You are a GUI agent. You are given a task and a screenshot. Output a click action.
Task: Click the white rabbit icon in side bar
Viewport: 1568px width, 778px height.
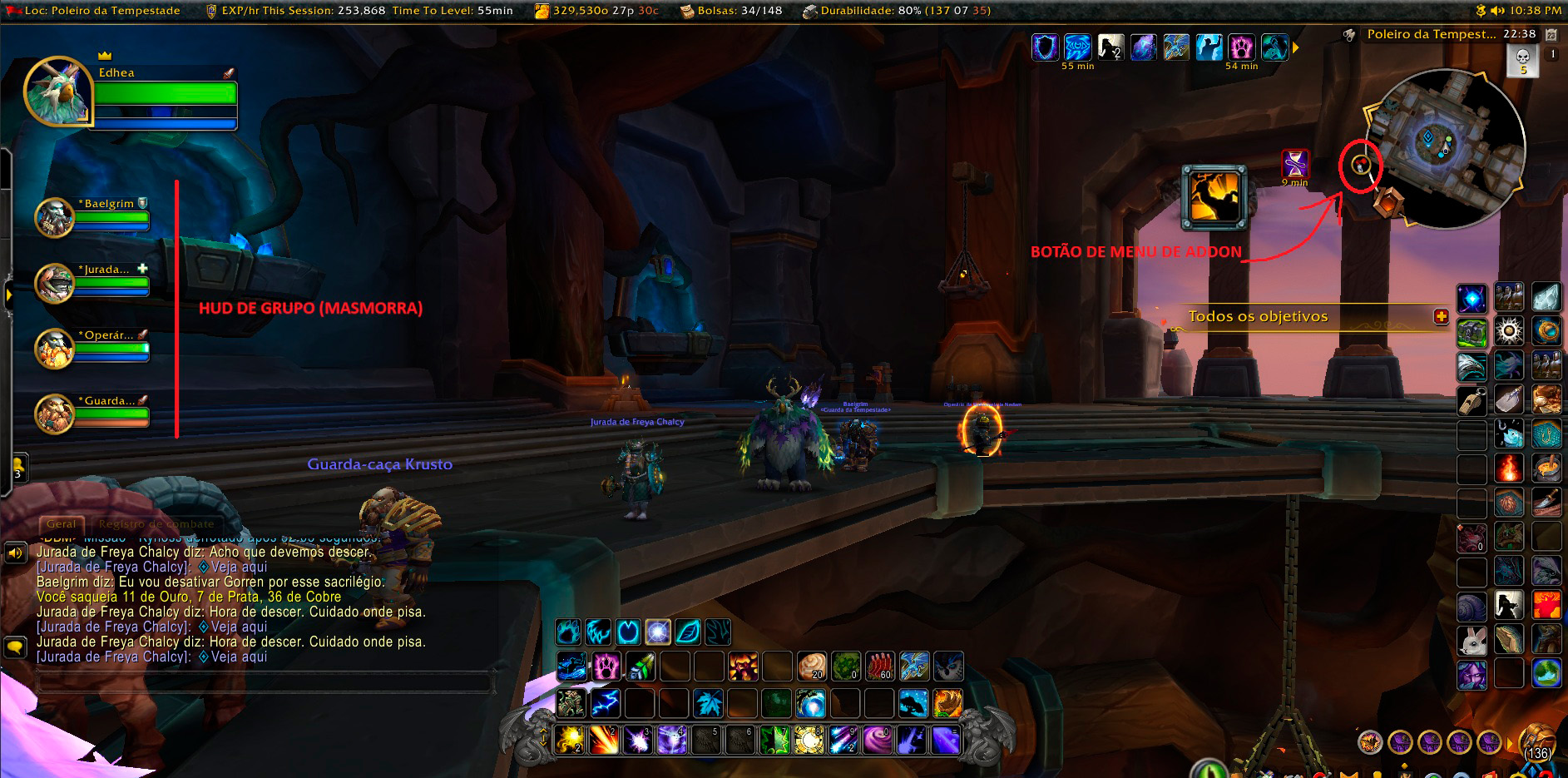pyautogui.click(x=1472, y=641)
